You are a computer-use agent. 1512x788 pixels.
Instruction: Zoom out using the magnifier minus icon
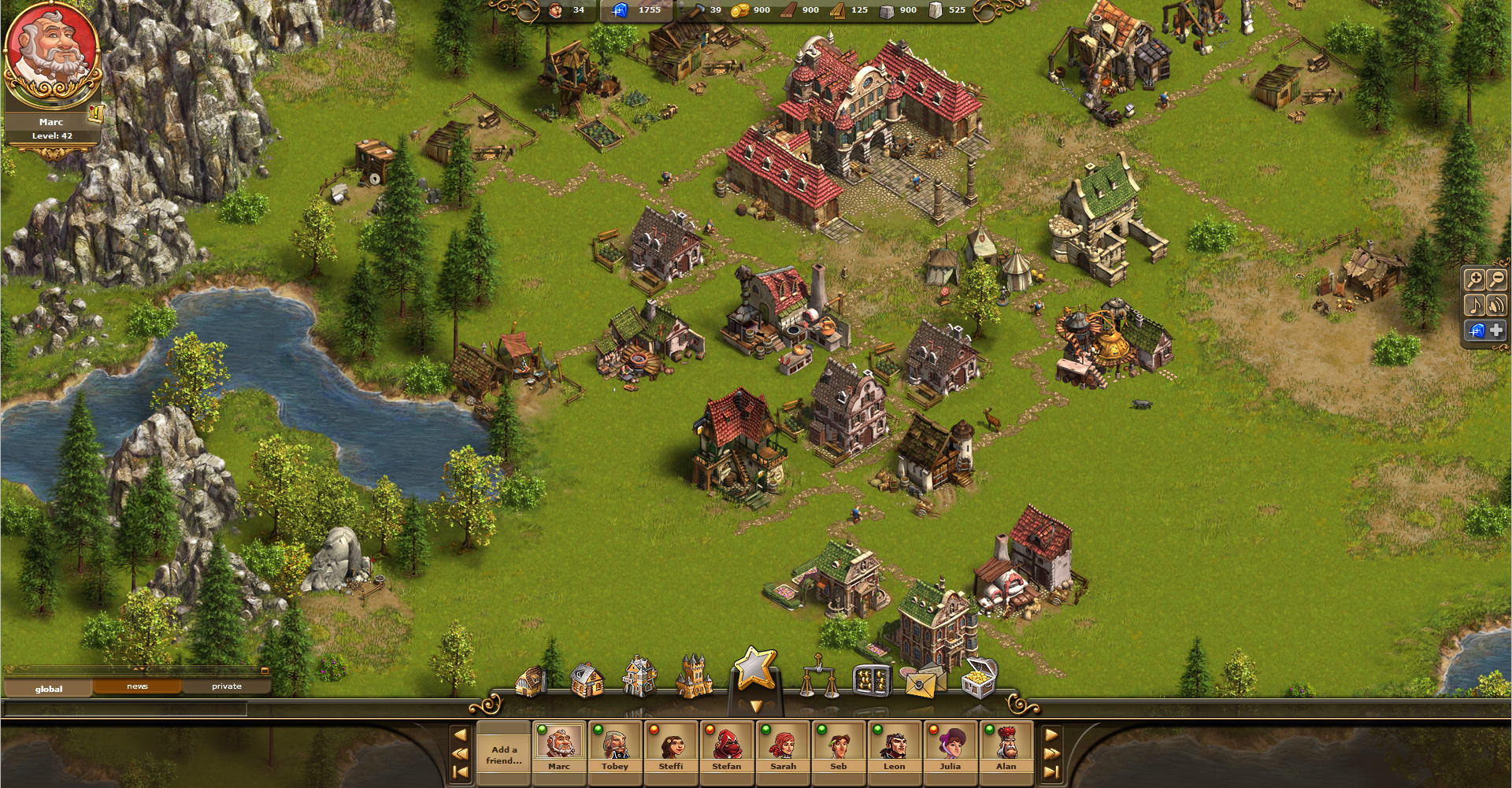point(1497,280)
